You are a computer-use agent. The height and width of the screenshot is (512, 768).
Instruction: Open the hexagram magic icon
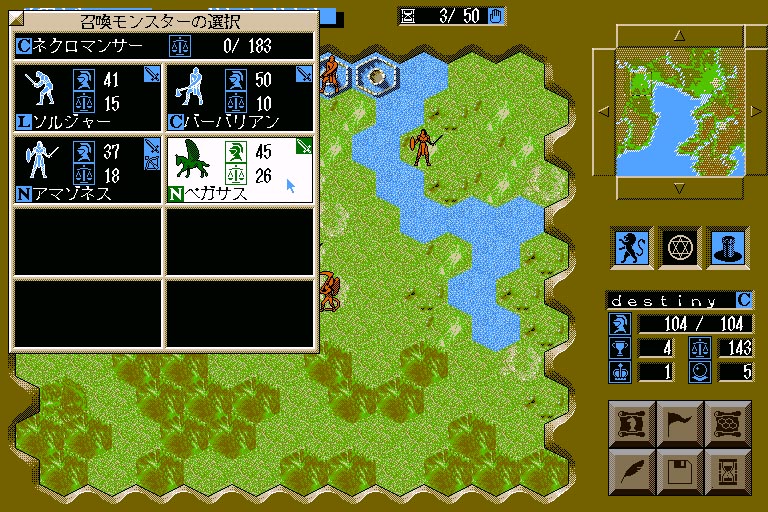(679, 245)
